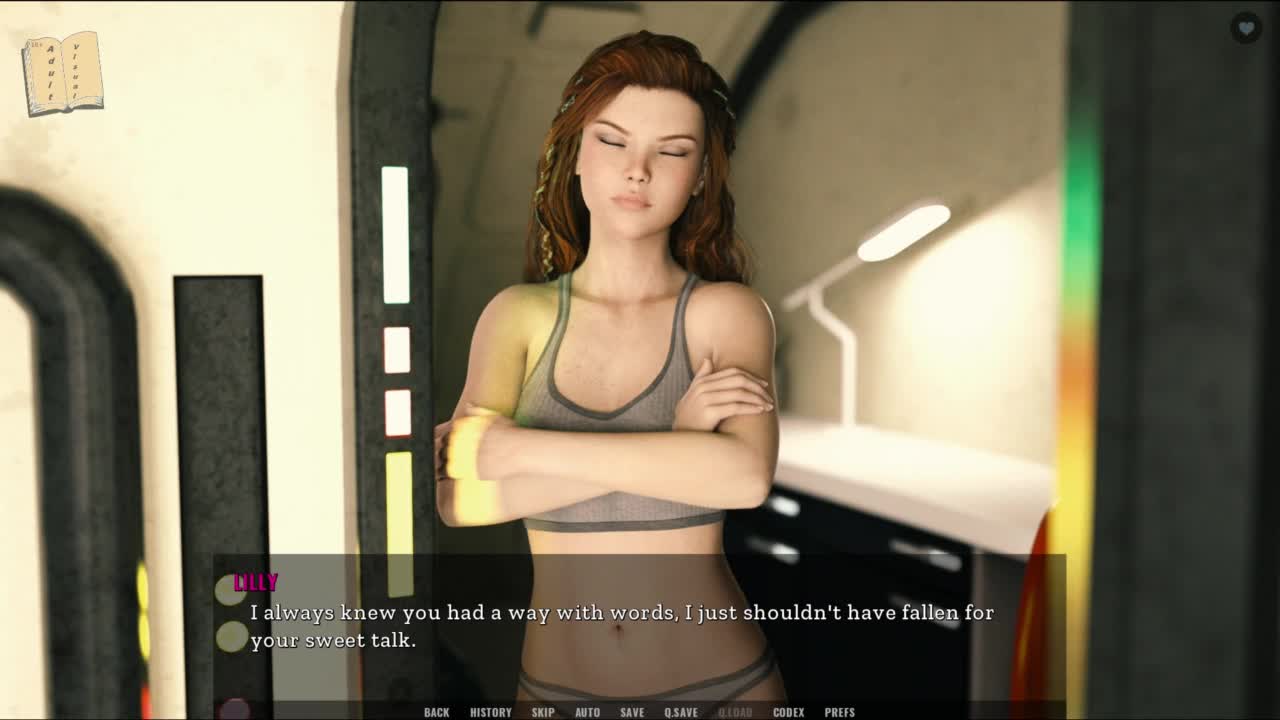The image size is (1280, 720).
Task: Open PREFS preferences menu
Action: click(839, 712)
